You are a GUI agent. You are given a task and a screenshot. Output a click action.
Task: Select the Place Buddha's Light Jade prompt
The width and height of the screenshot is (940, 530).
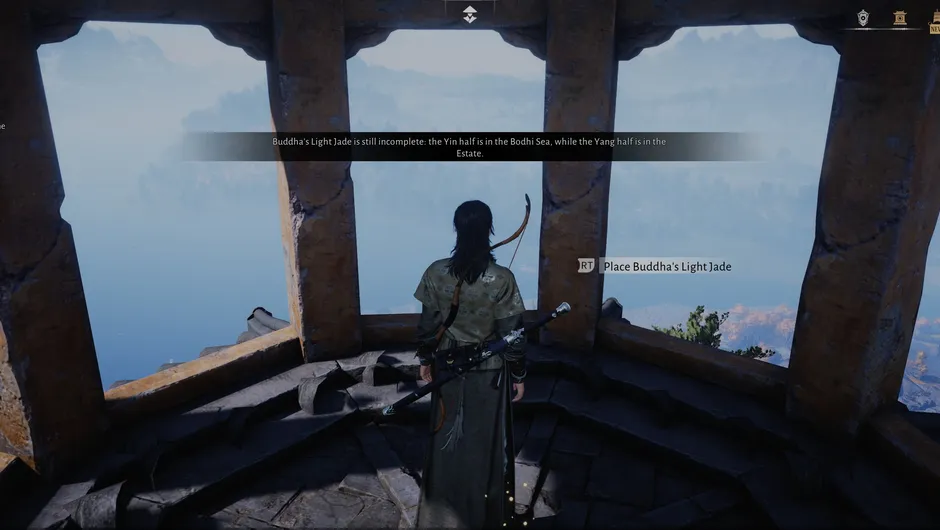(666, 267)
